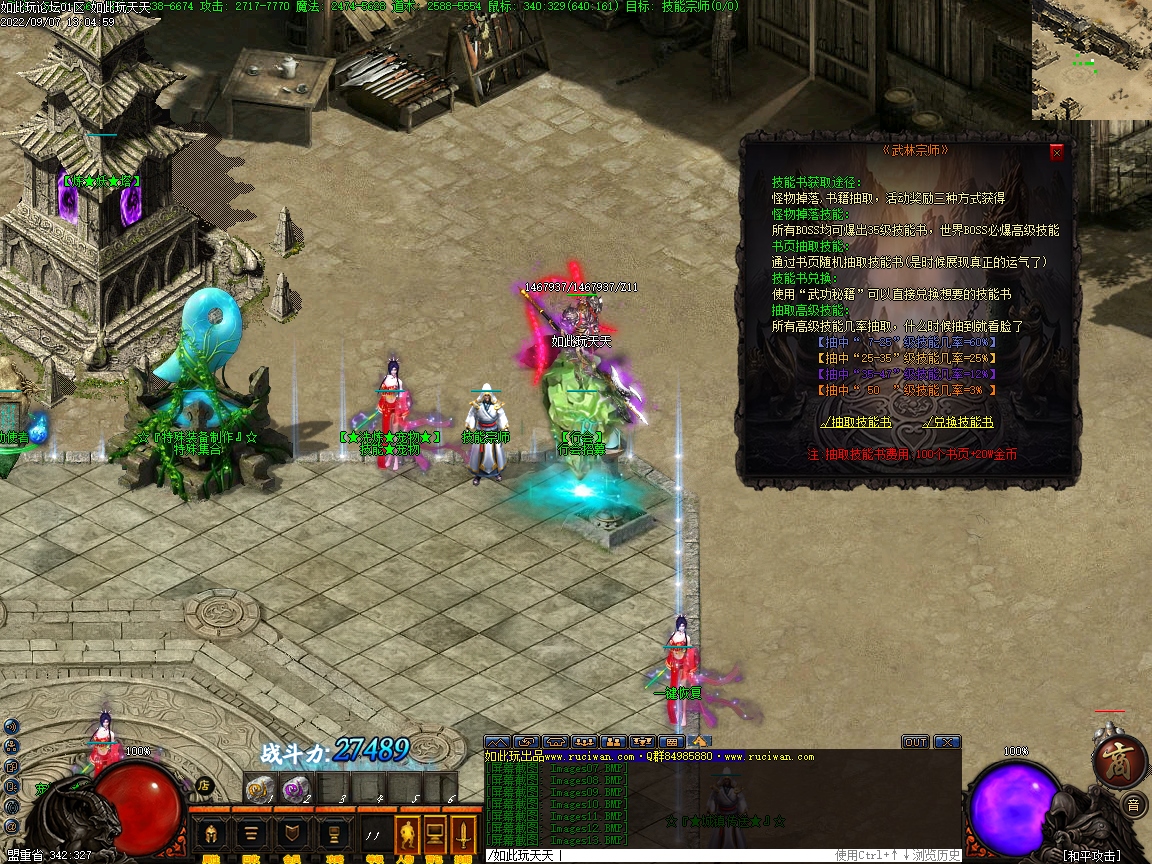Use the gold scroll in hotbar slot 1
Viewport: 1152px width, 864px height.
point(259,791)
